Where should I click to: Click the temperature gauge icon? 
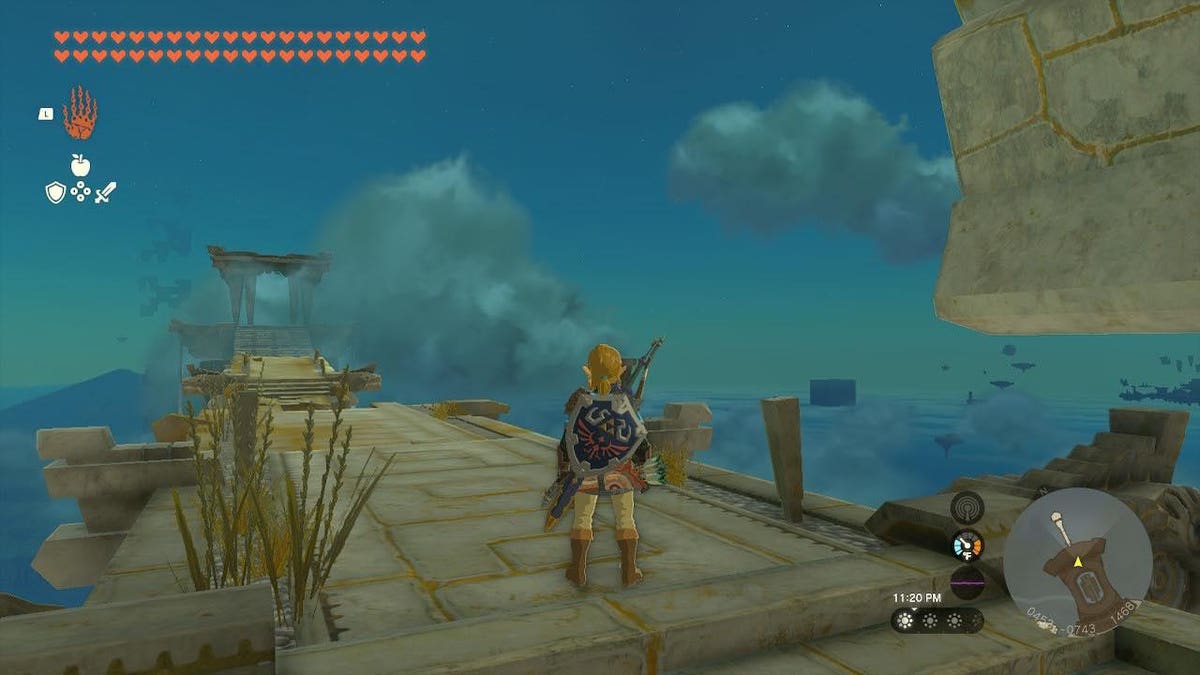(967, 545)
